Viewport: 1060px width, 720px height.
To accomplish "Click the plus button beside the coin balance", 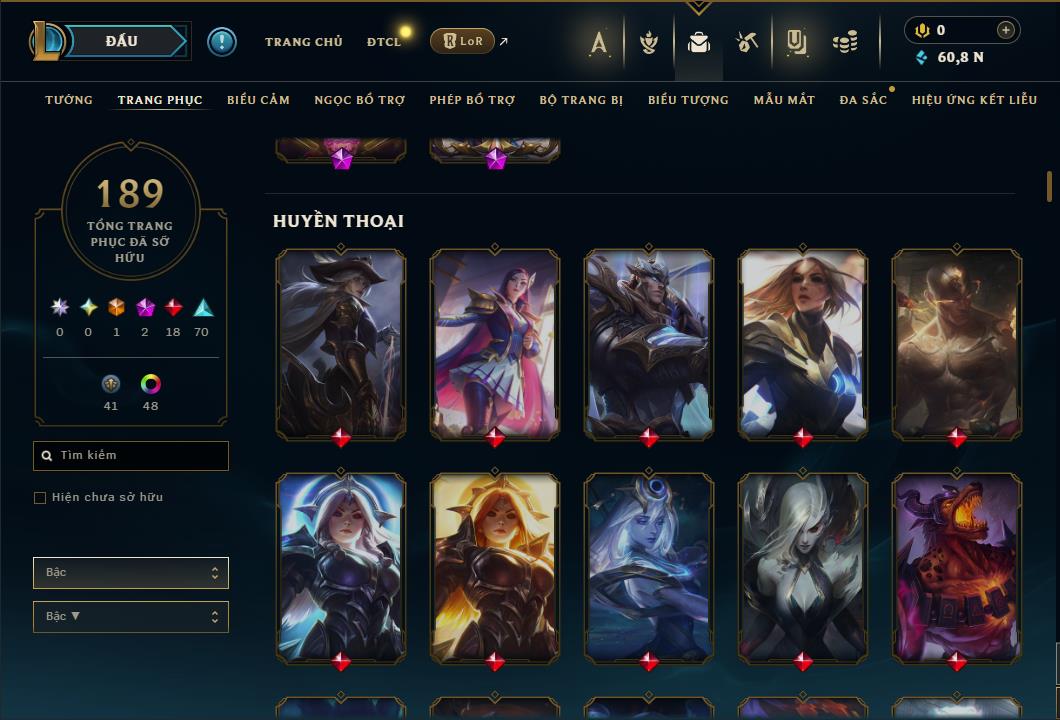I will tap(1005, 30).
